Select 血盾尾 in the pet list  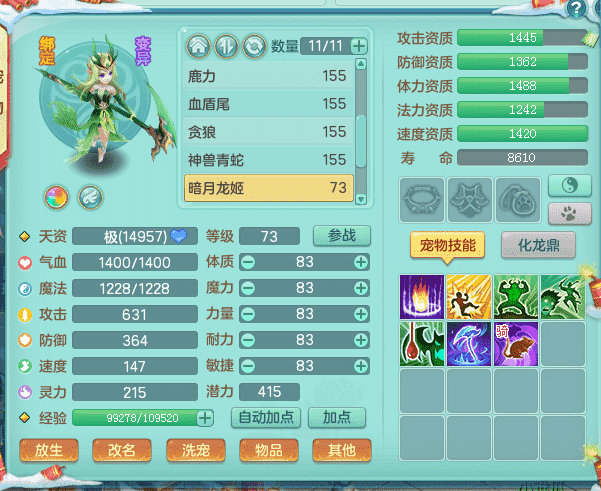click(x=268, y=104)
